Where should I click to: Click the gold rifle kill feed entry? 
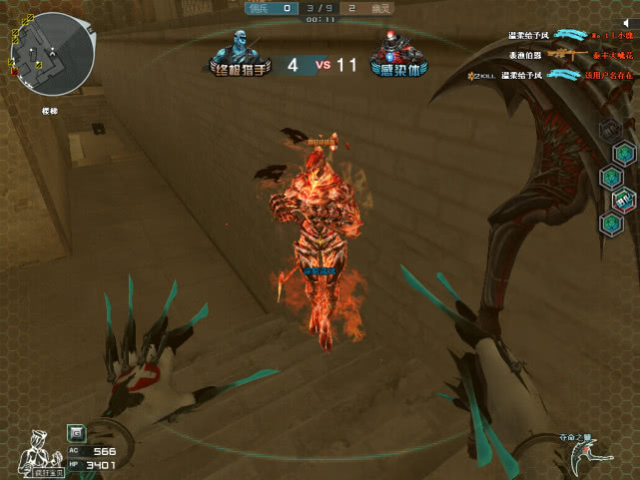click(x=562, y=54)
